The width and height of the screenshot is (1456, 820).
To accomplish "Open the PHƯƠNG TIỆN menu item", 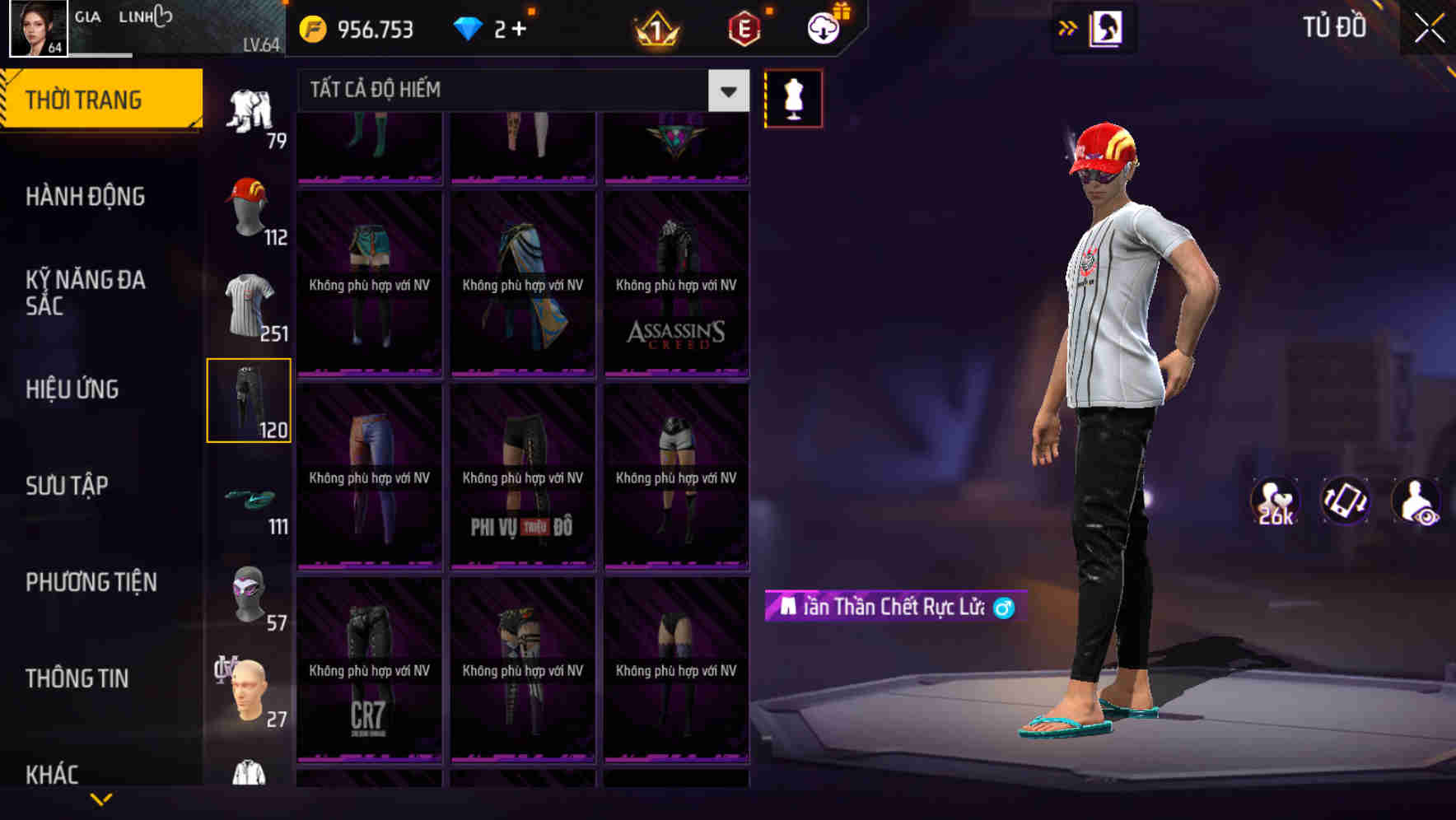I will pyautogui.click(x=91, y=582).
